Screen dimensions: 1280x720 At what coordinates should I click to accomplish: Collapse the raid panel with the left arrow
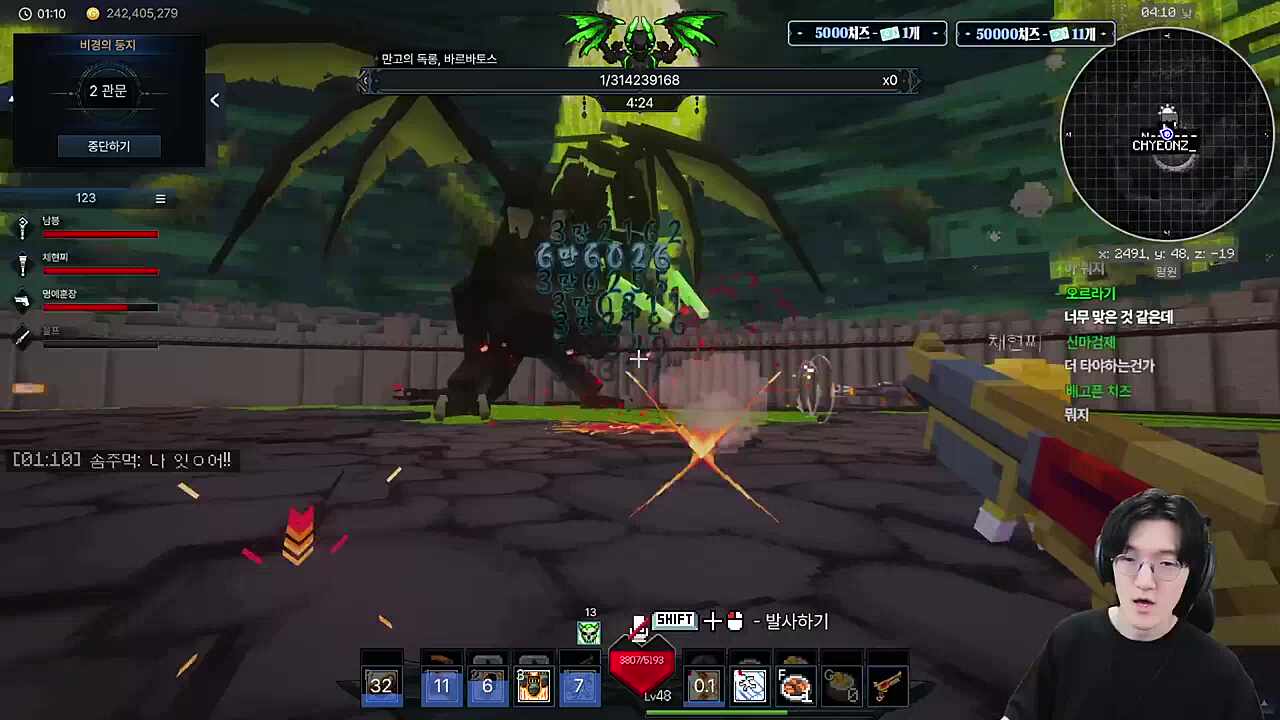214,100
